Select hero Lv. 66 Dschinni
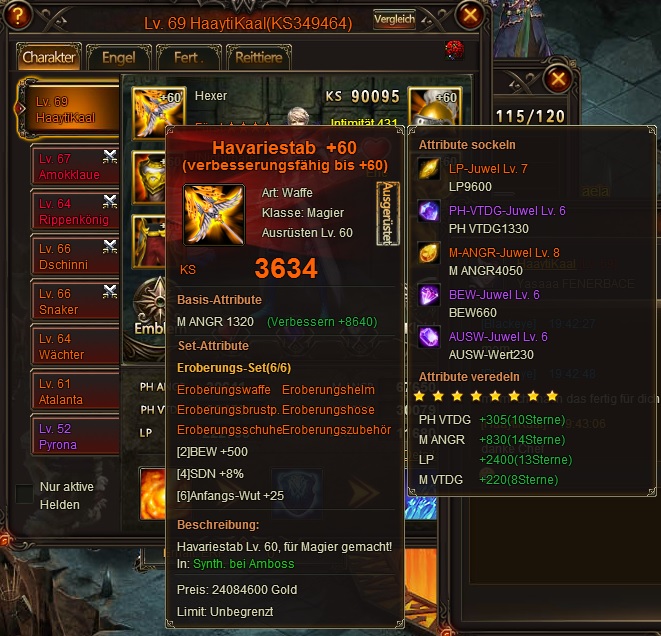Viewport: 661px width, 636px height. (67, 256)
